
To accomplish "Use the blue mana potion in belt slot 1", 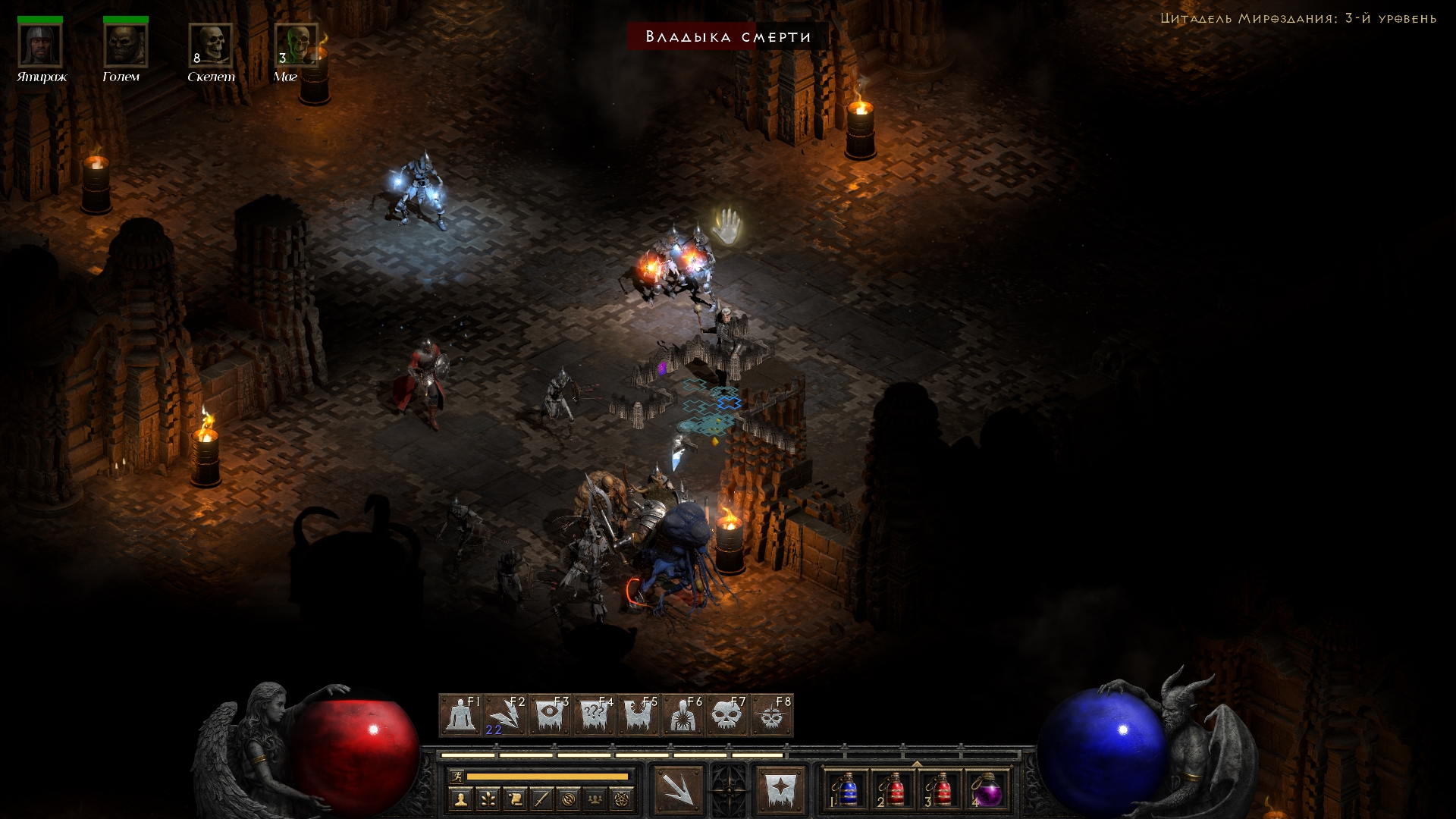I will (846, 791).
